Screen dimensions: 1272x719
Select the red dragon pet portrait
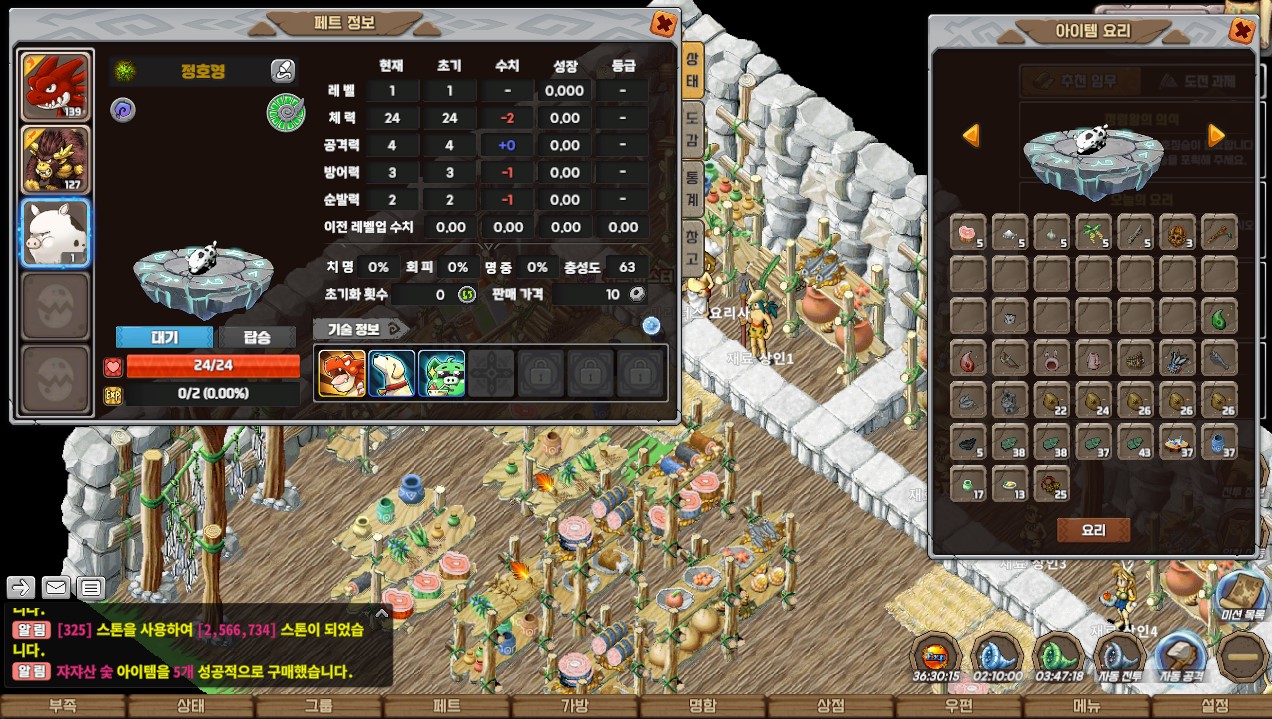(56, 86)
